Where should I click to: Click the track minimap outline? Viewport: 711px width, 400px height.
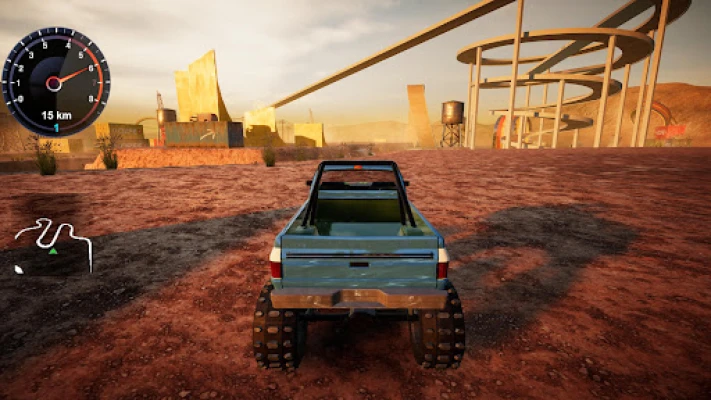53,242
